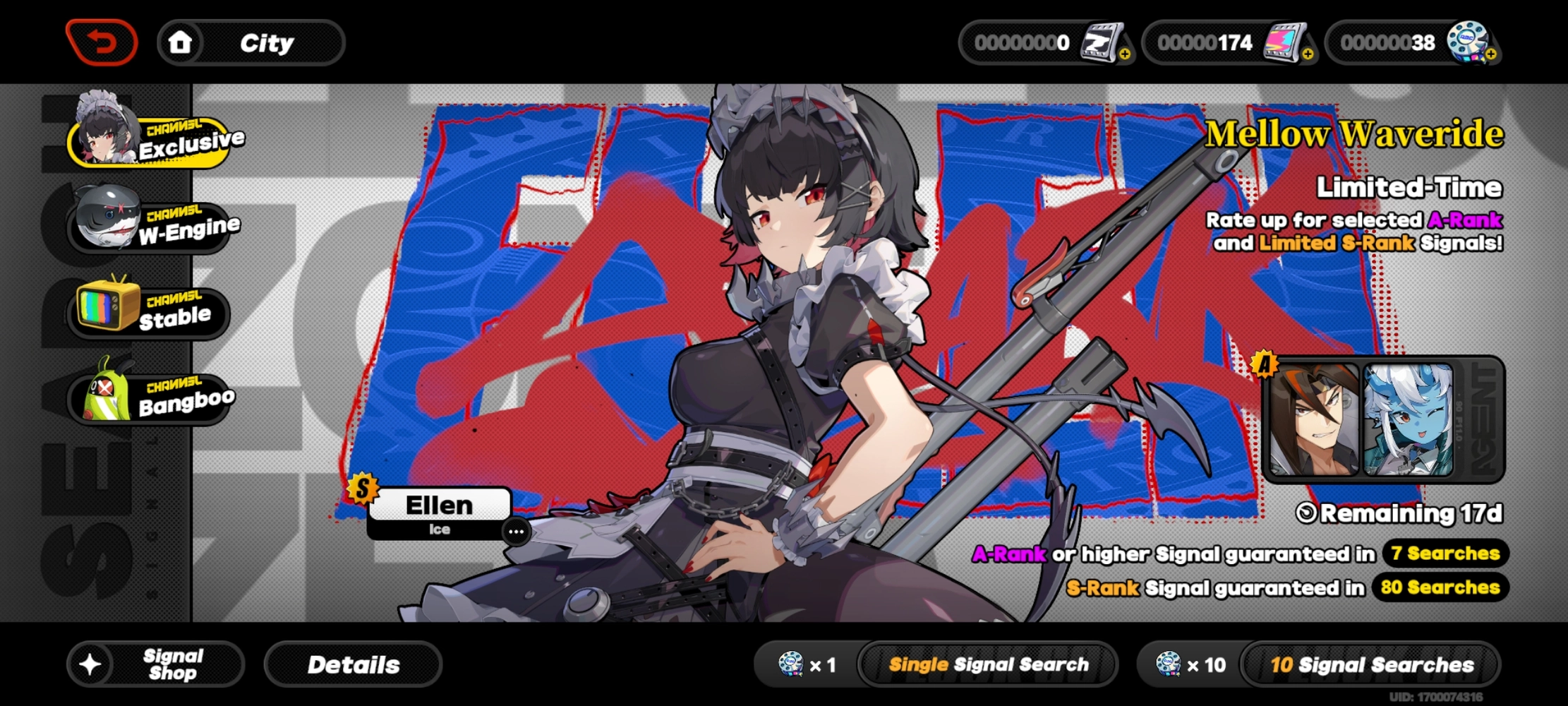The image size is (1568, 706).
Task: Click the home icon next to City
Action: click(x=181, y=42)
